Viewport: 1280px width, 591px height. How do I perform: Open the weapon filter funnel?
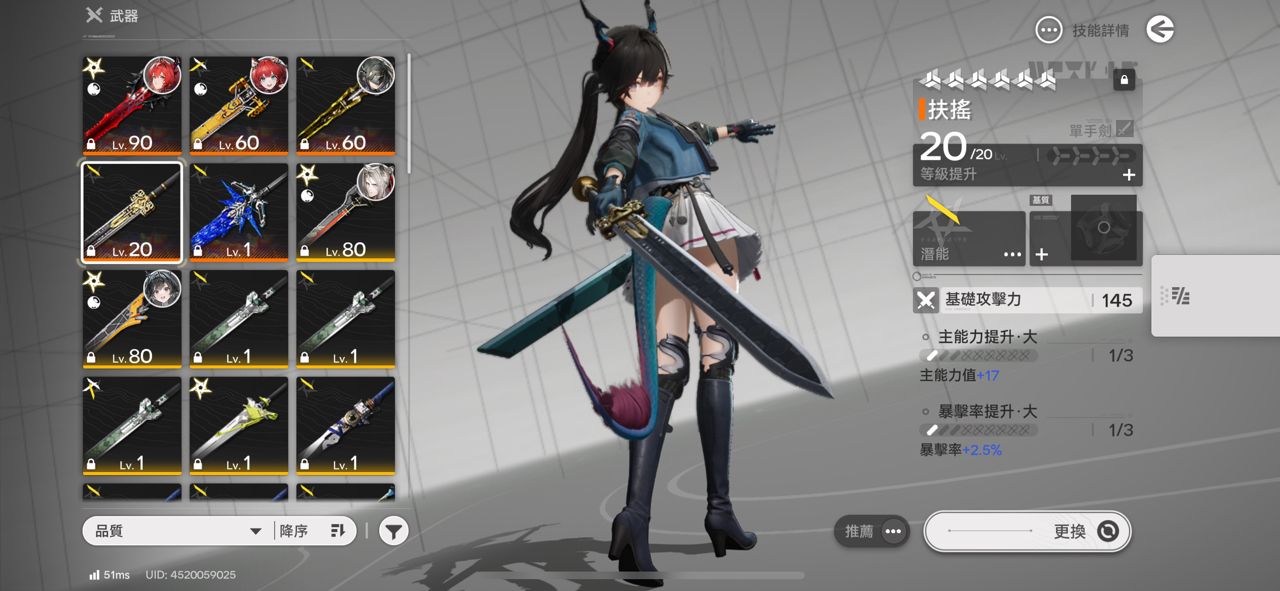point(394,531)
